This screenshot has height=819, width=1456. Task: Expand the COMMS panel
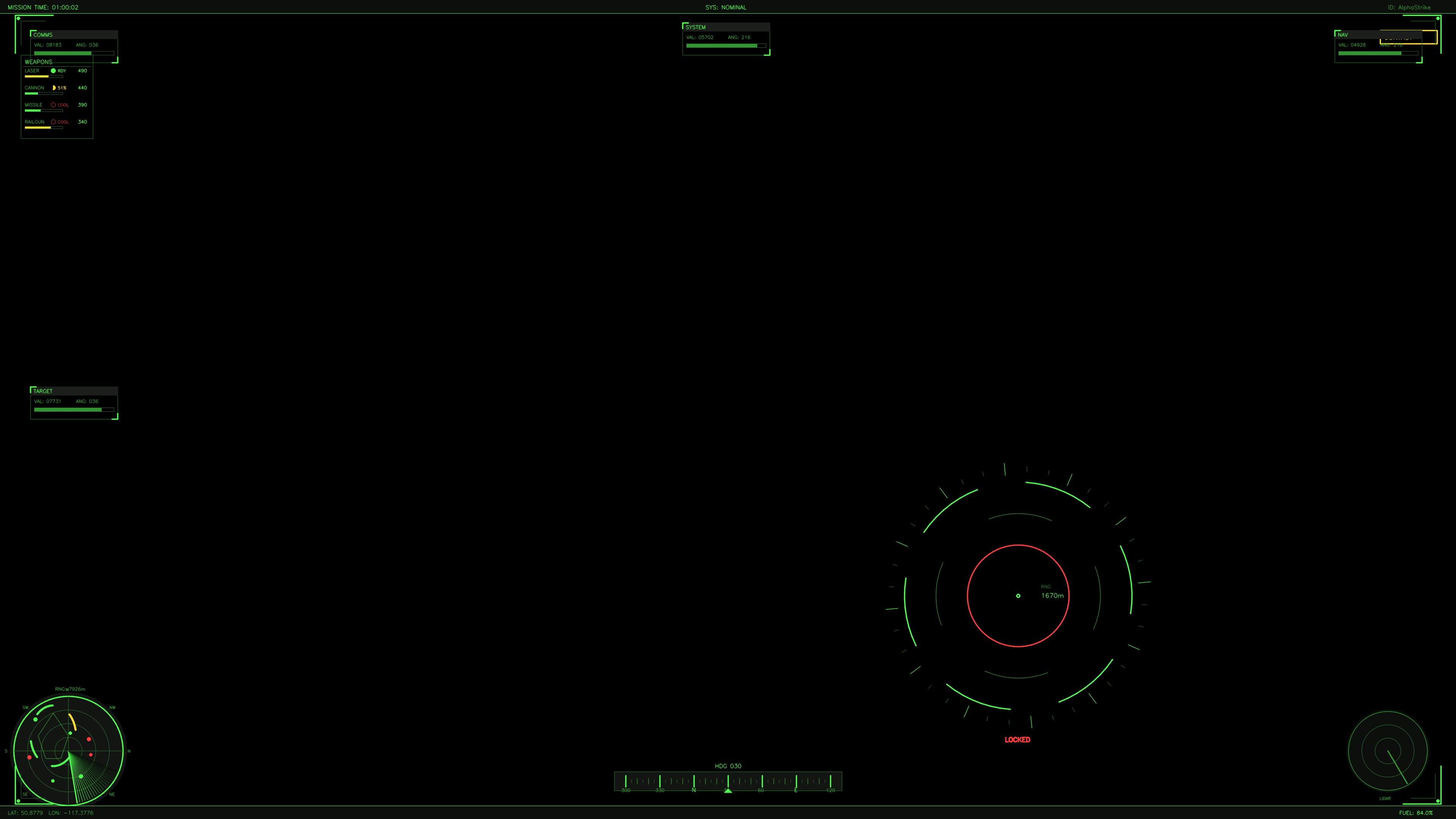(x=44, y=35)
